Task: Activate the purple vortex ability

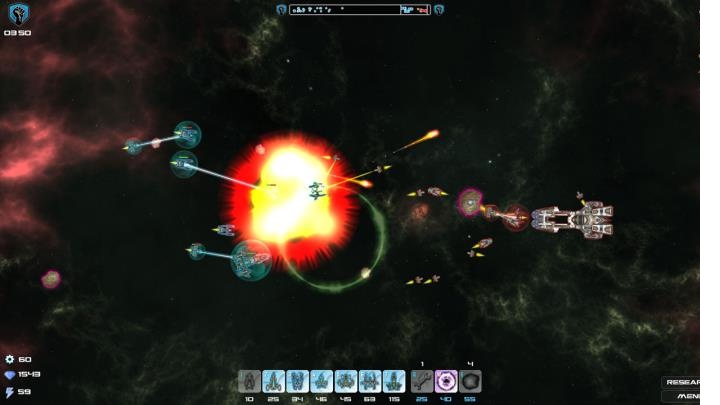Action: (446, 380)
